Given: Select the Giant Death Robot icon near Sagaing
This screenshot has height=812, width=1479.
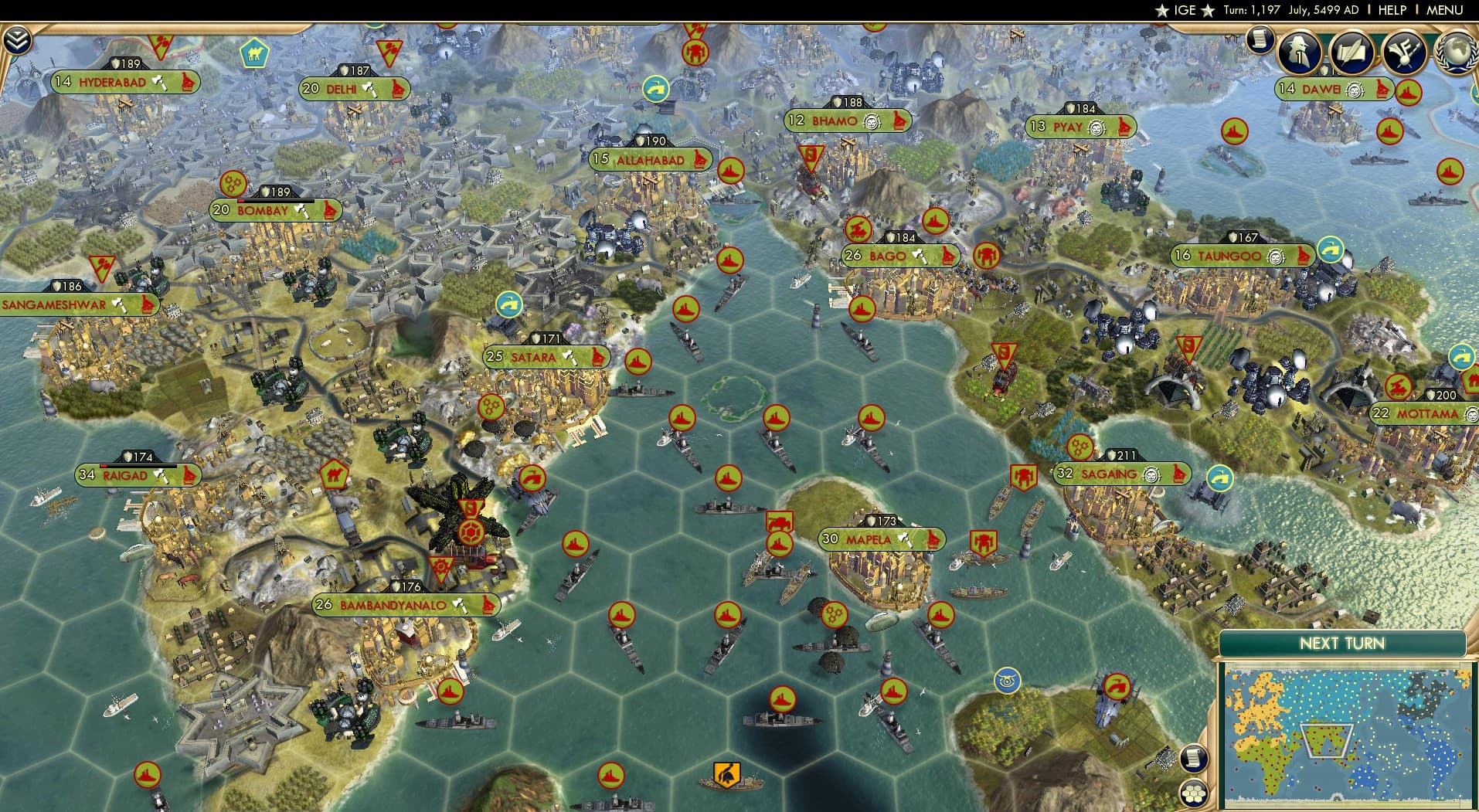Looking at the screenshot, I should pos(1024,474).
